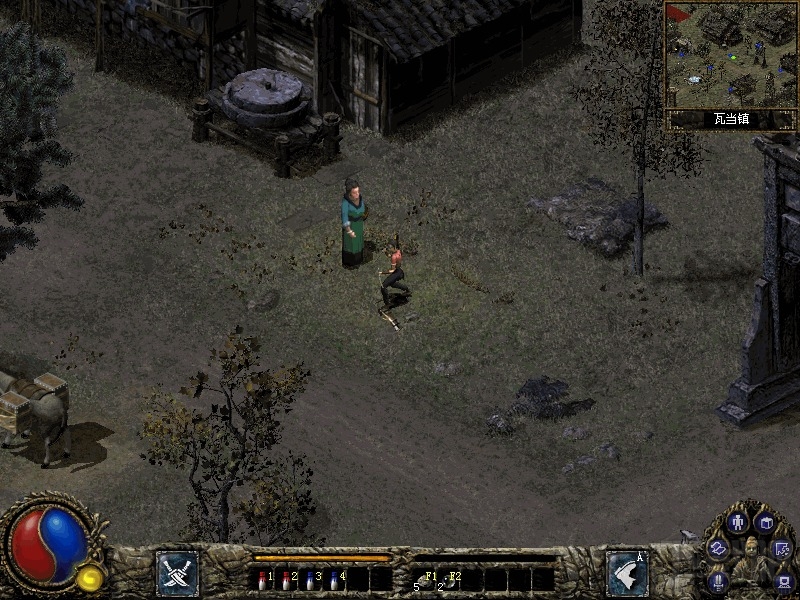Open the scroll map icon
Screen dimensions: 800x600
[718, 548]
